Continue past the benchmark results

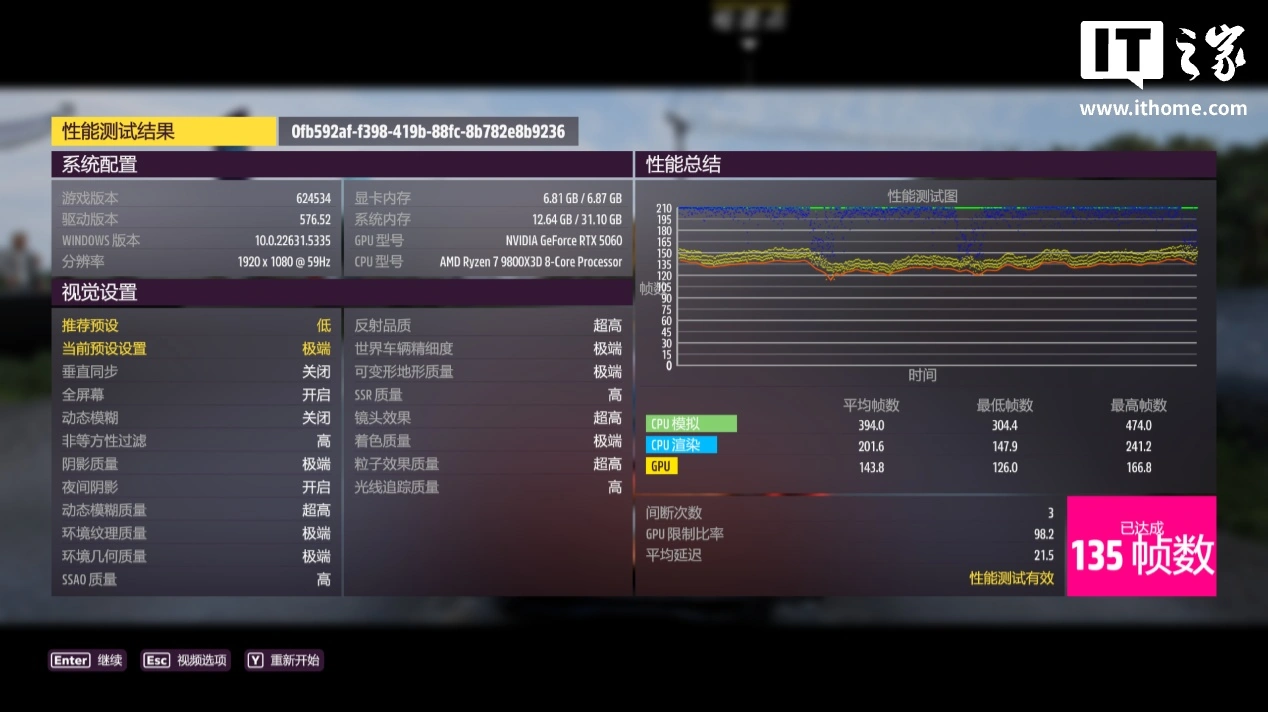click(x=88, y=660)
